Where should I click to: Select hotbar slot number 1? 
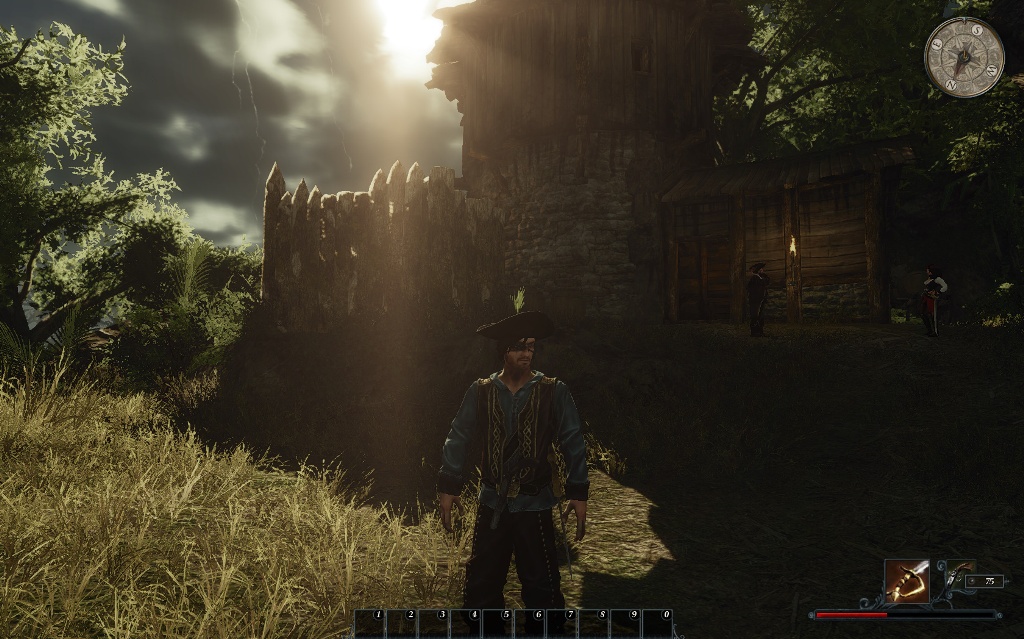tap(370, 623)
